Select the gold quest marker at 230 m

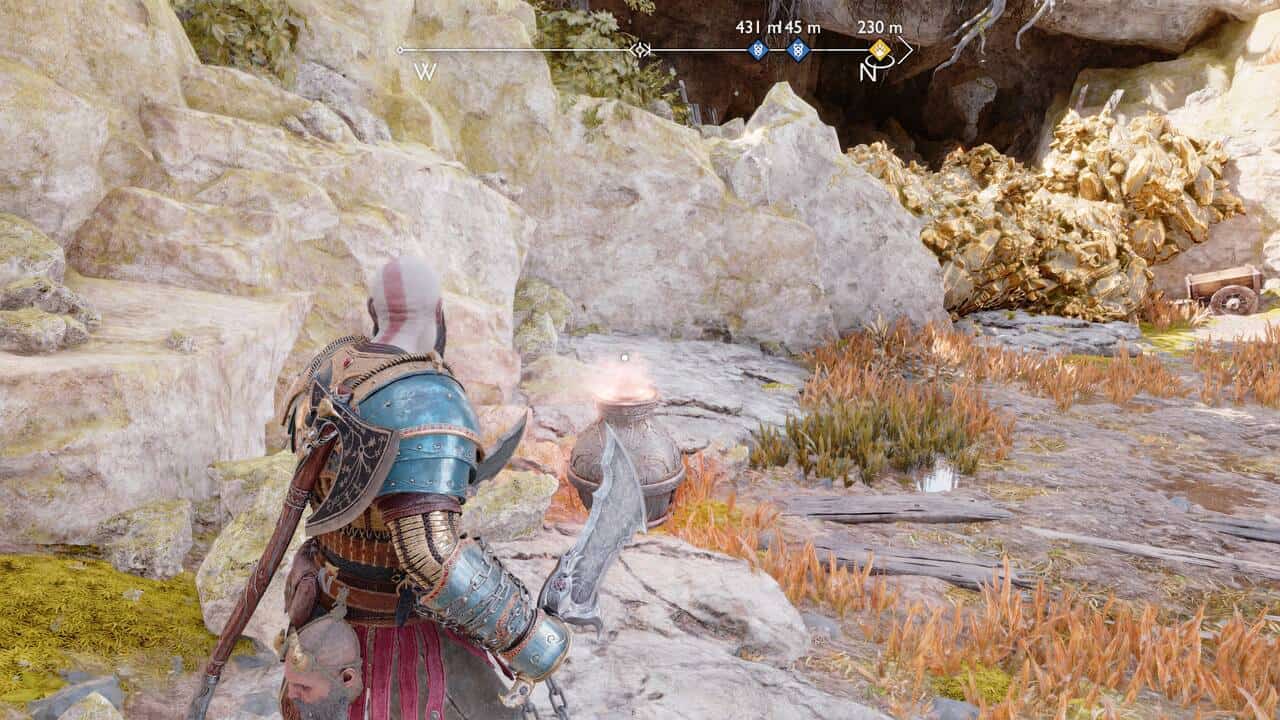click(x=879, y=49)
